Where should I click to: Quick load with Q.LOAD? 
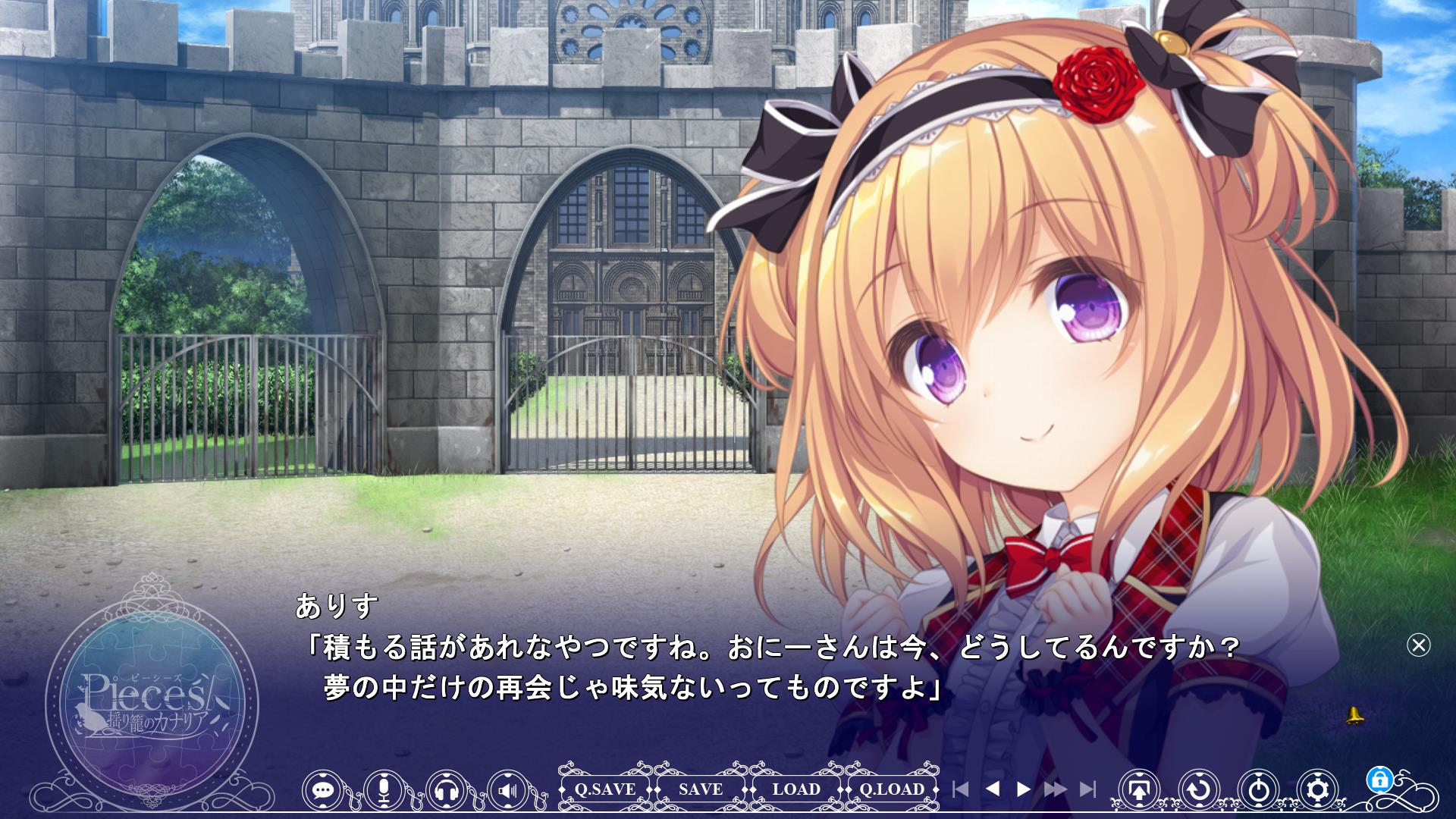click(x=892, y=789)
